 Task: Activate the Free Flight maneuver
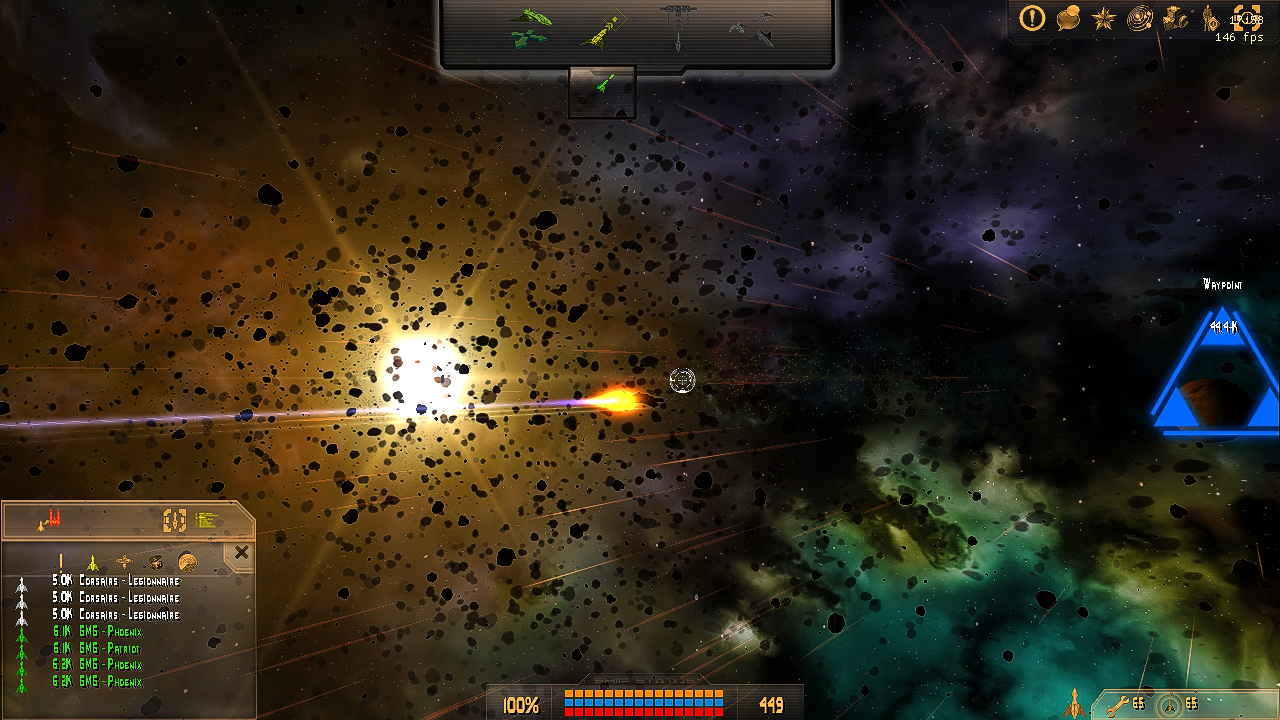530,27
